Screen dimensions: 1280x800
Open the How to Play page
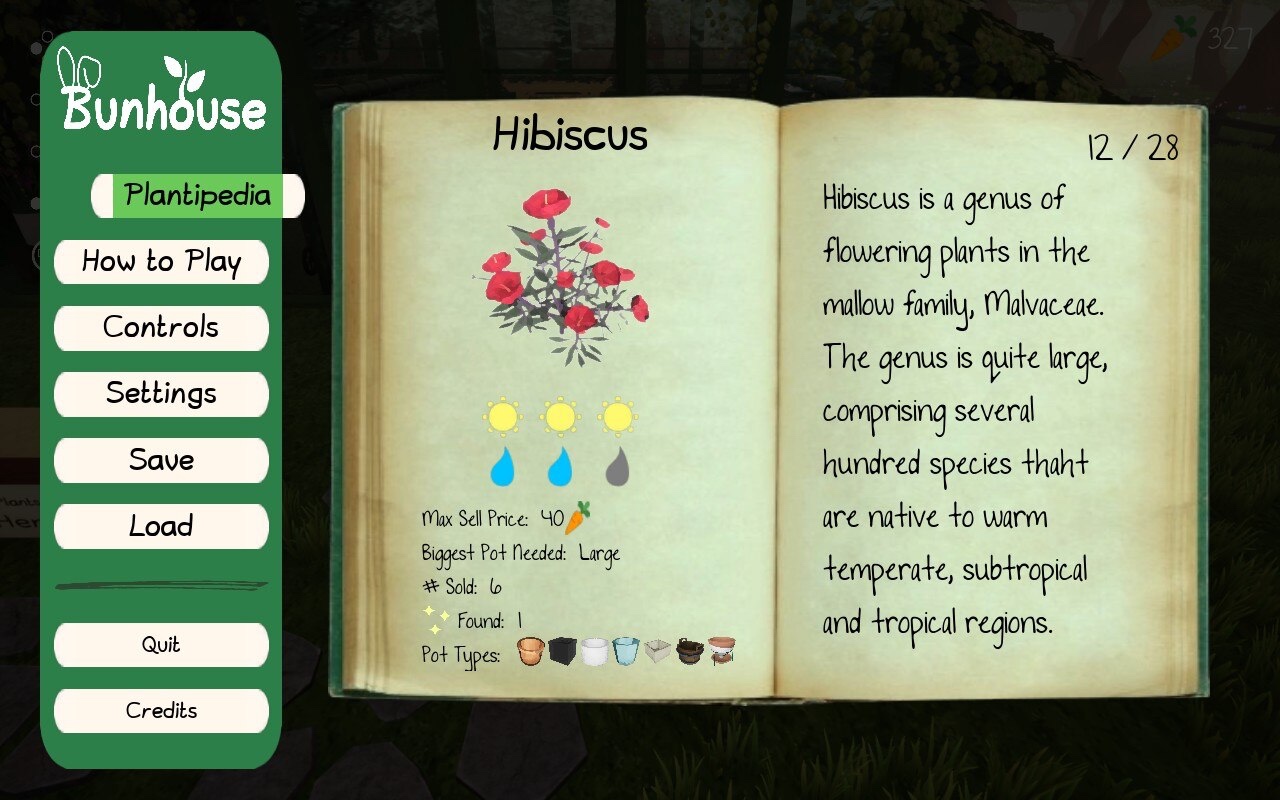click(x=161, y=262)
